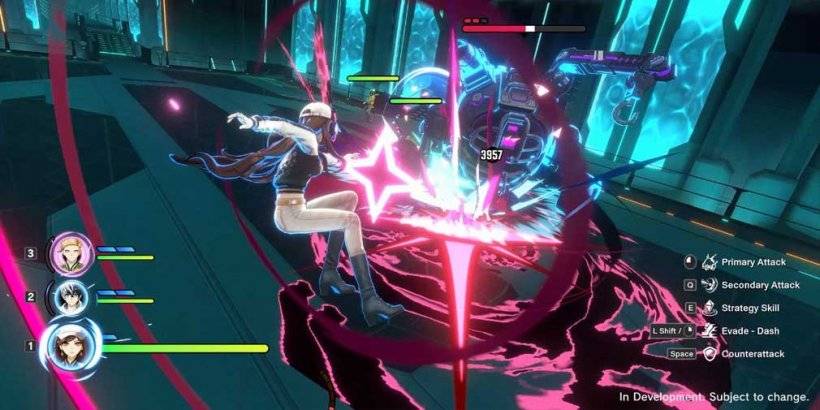Image resolution: width=820 pixels, height=410 pixels.
Task: Trigger the Strategy Skill icon
Action: pyautogui.click(x=711, y=308)
